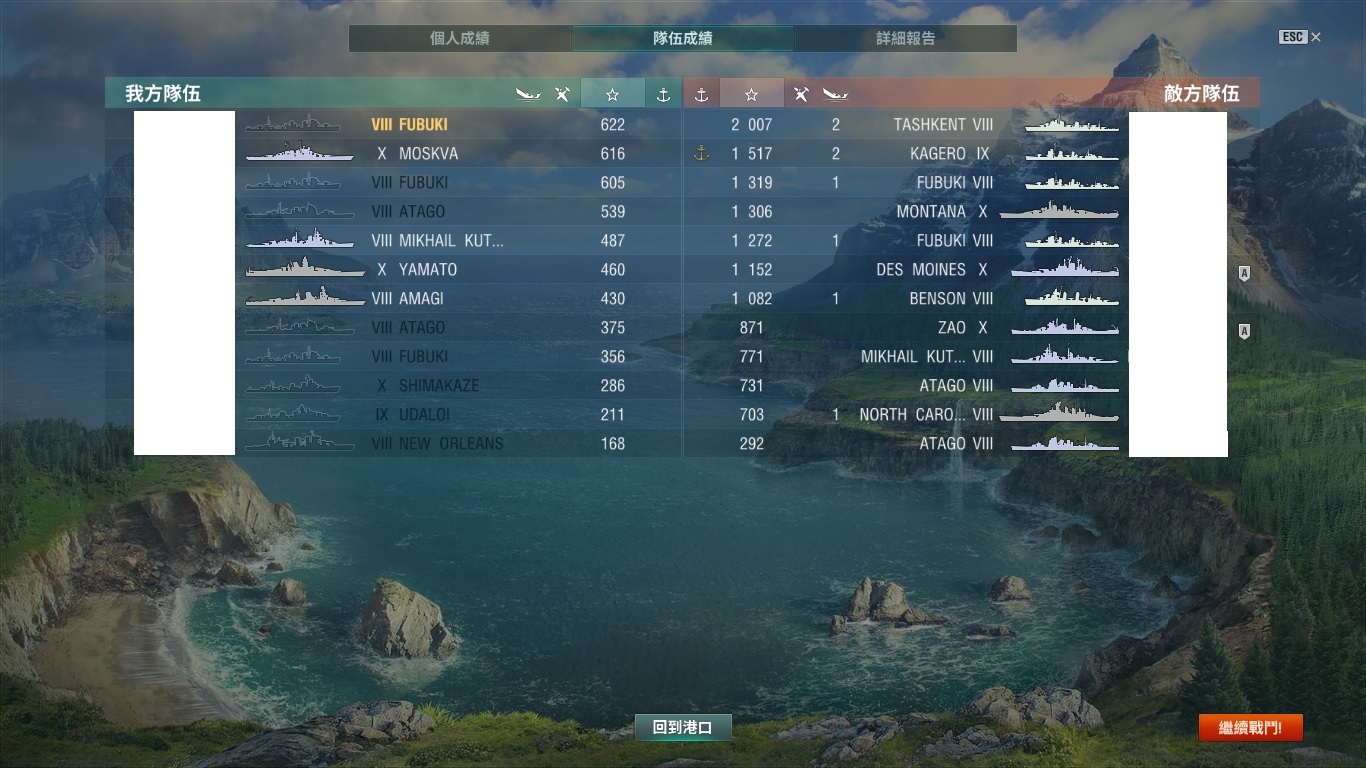
Task: Continue battling with 繼續戰鬥! button
Action: (1250, 728)
